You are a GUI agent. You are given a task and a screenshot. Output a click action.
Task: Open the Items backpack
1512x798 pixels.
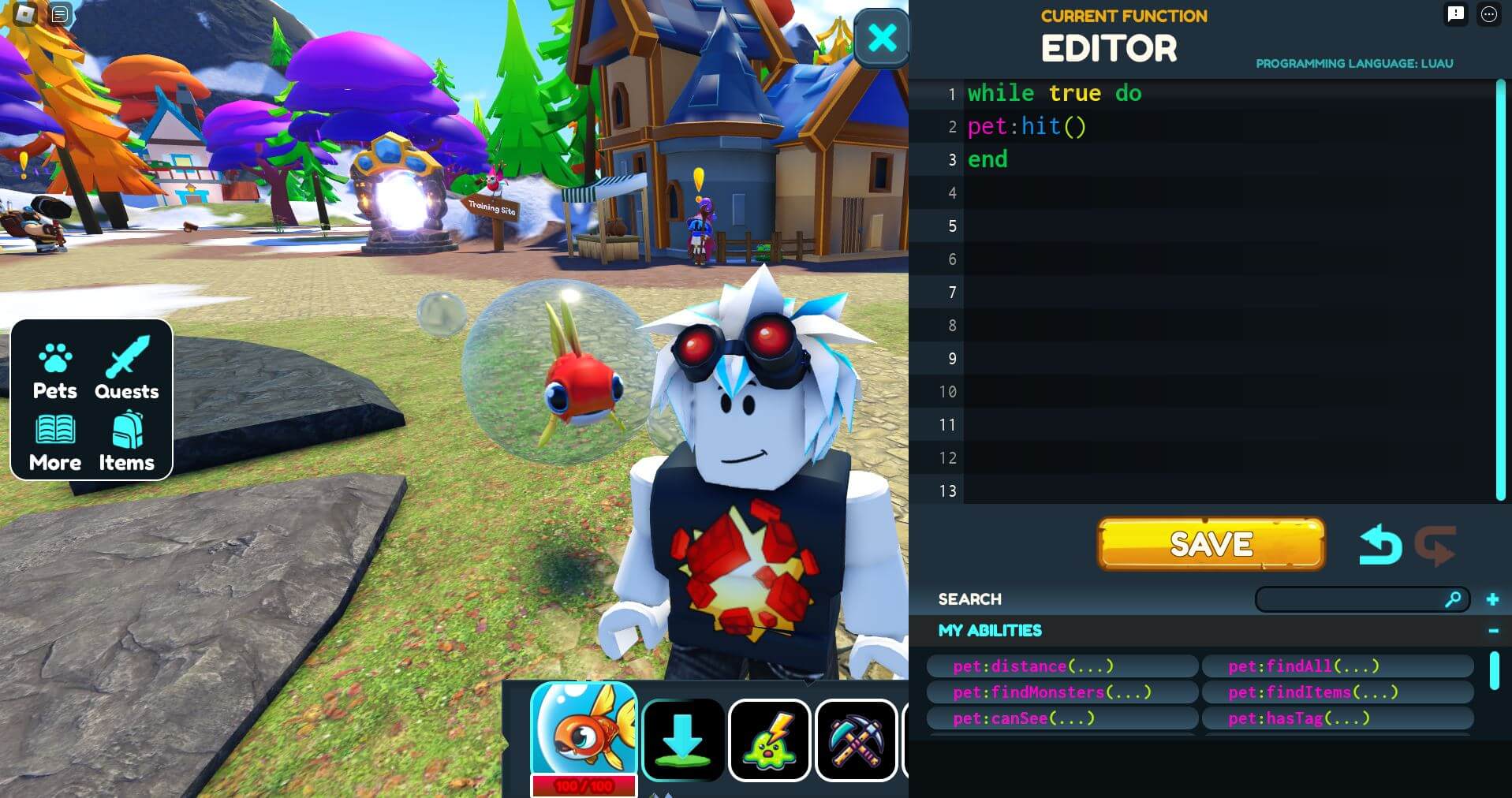click(127, 442)
